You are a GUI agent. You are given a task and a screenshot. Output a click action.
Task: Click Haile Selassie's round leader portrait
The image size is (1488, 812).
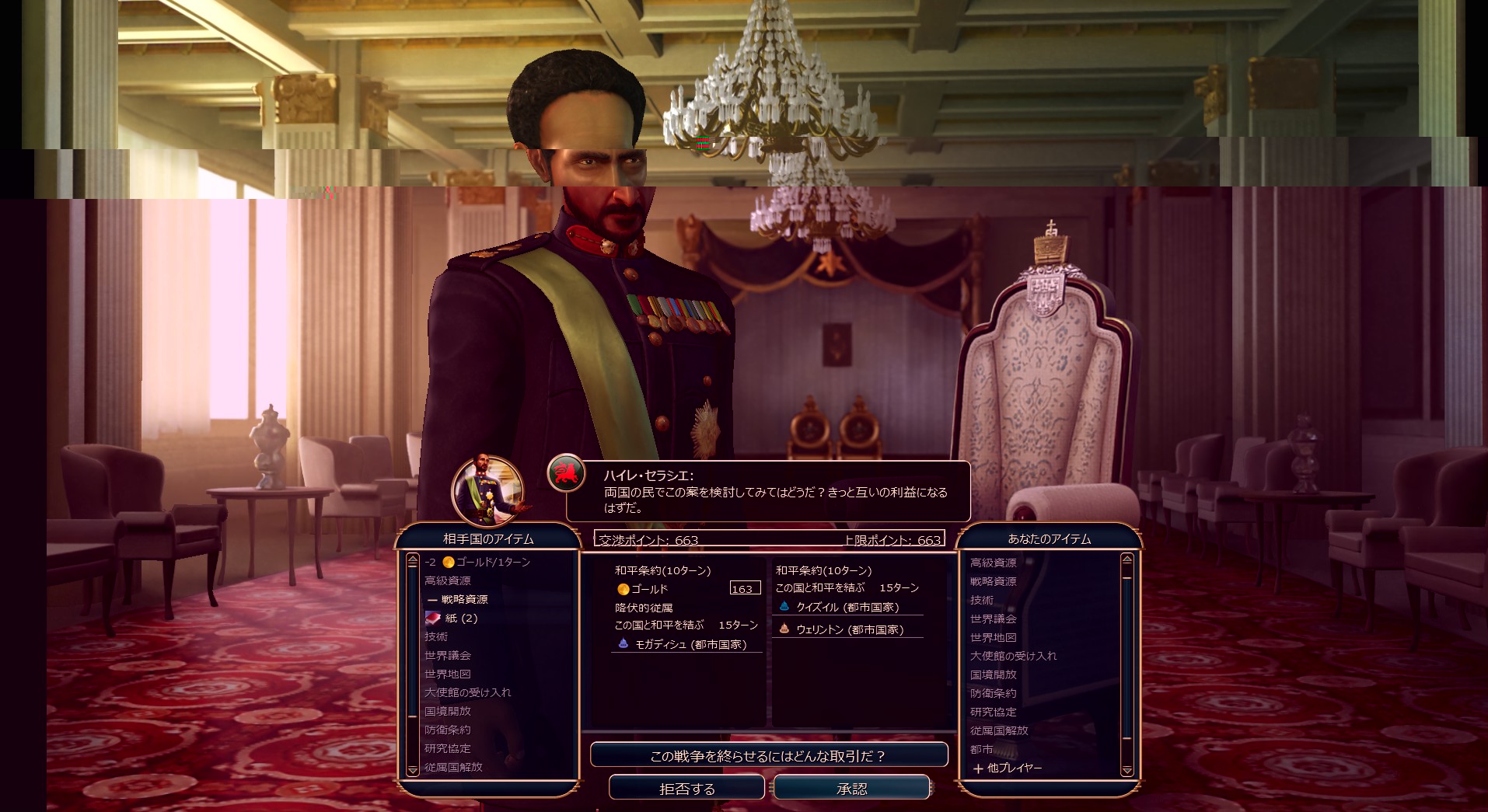click(x=487, y=491)
